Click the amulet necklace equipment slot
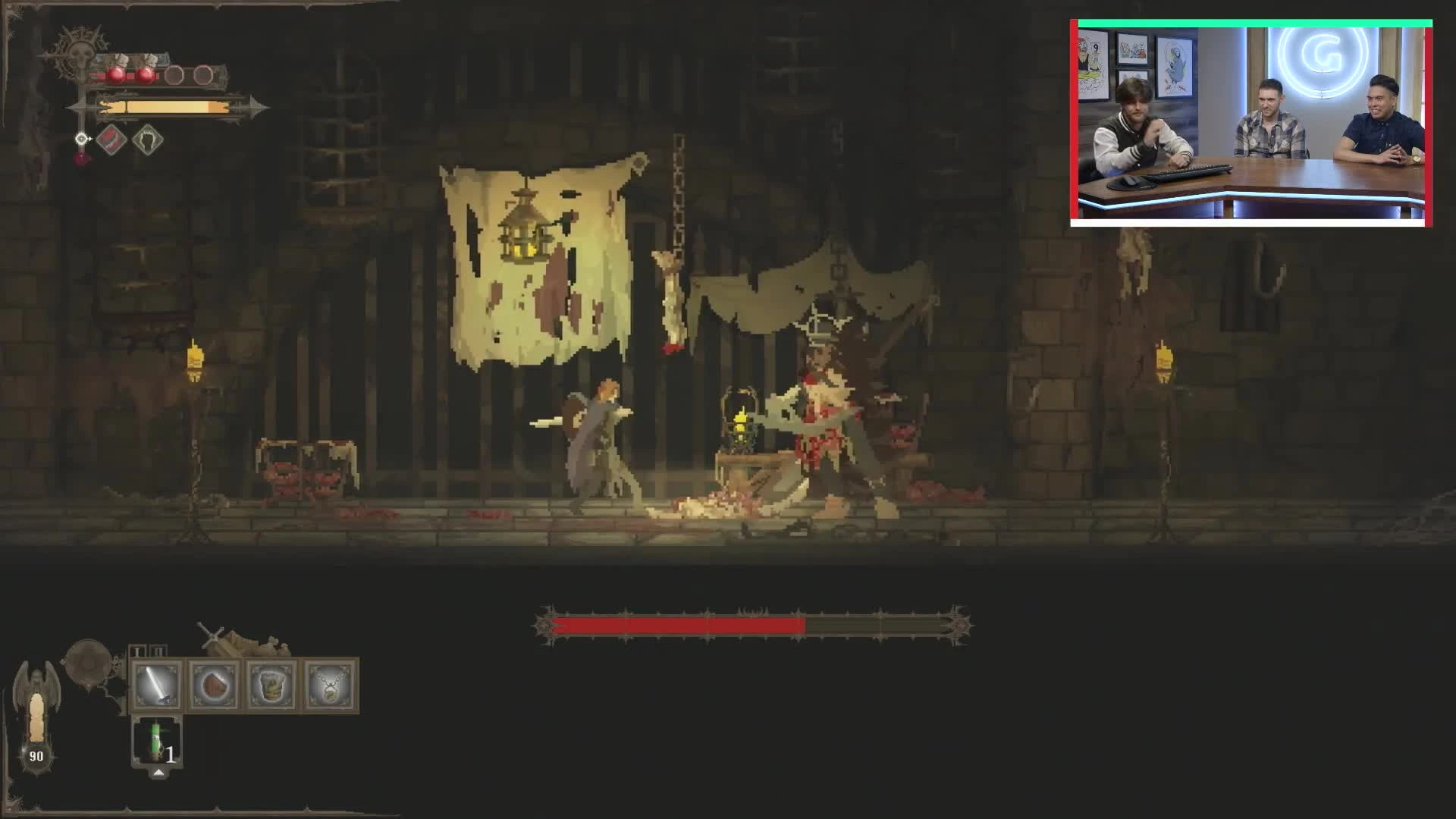Screen dimensions: 1456x819 pos(330,685)
